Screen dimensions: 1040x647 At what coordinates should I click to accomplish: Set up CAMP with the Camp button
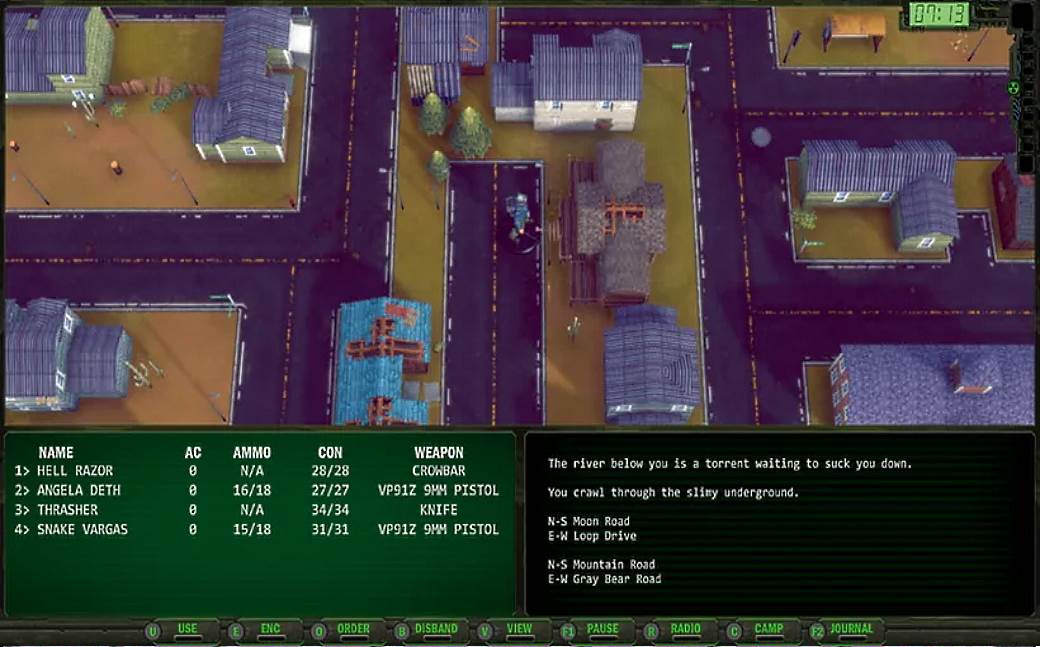tap(768, 629)
